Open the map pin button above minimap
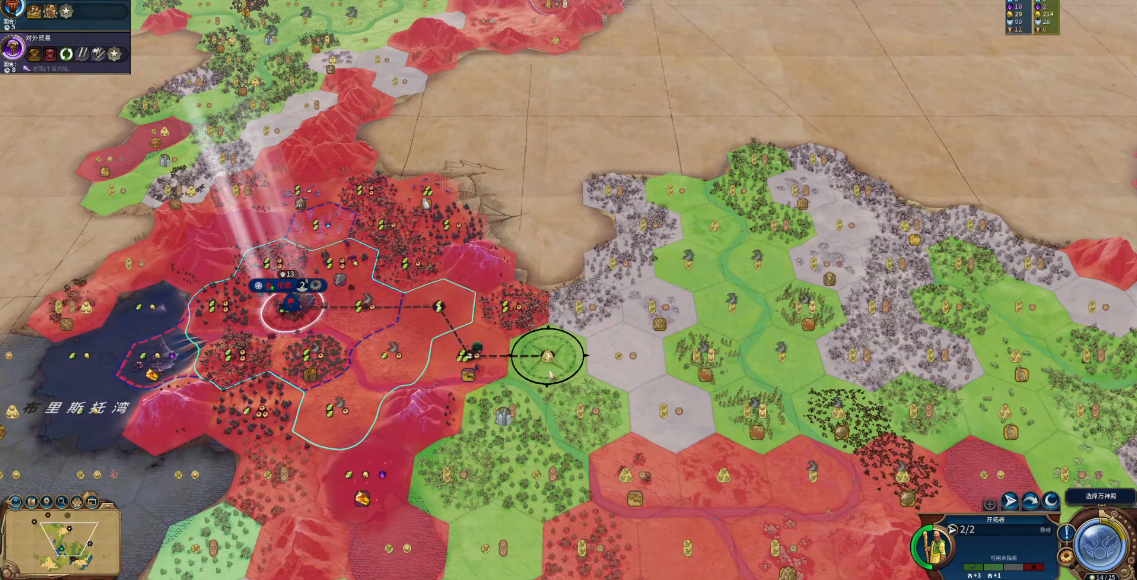The height and width of the screenshot is (580, 1137). pyautogui.click(x=47, y=502)
